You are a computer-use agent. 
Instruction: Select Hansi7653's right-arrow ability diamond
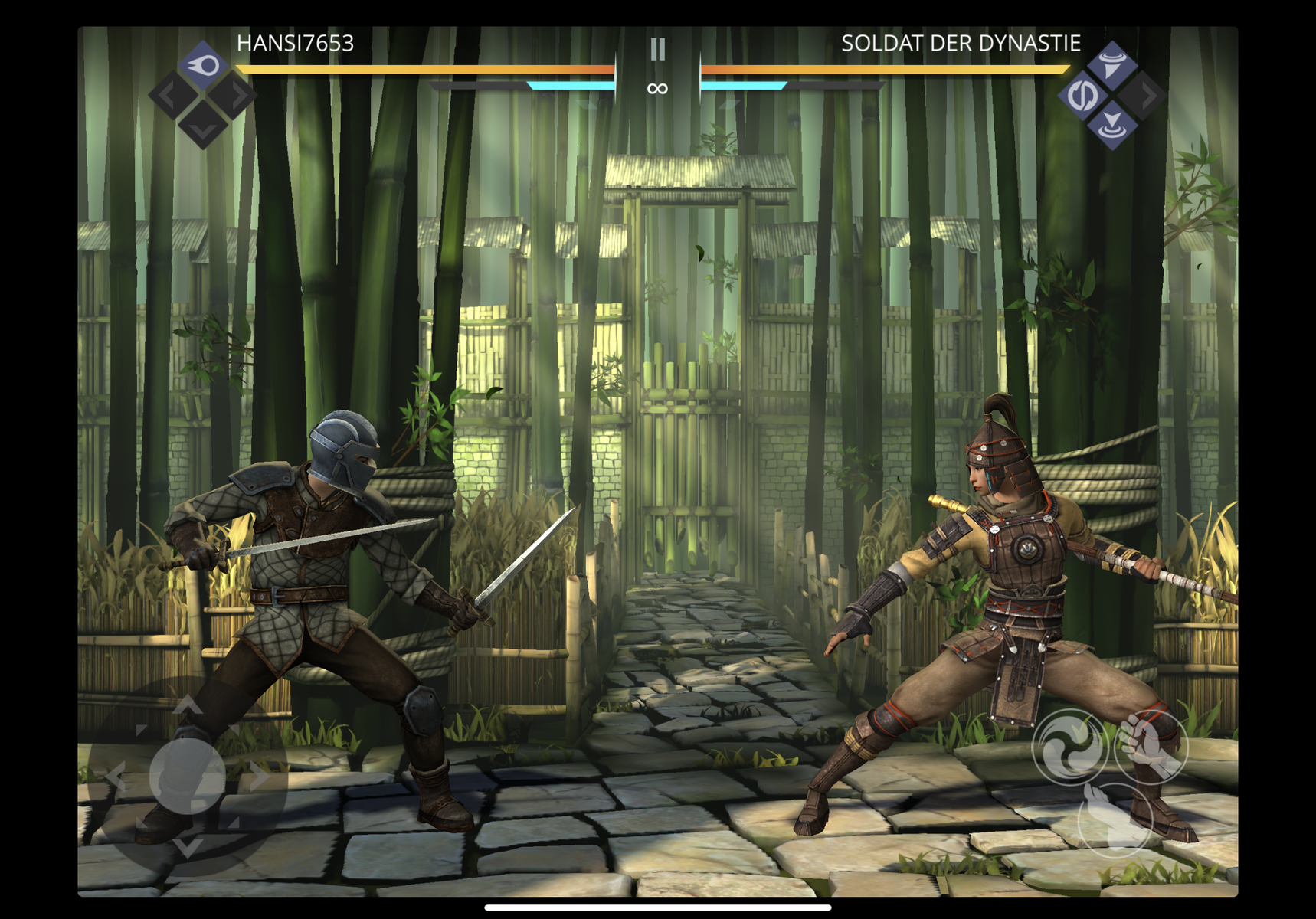pos(234,96)
